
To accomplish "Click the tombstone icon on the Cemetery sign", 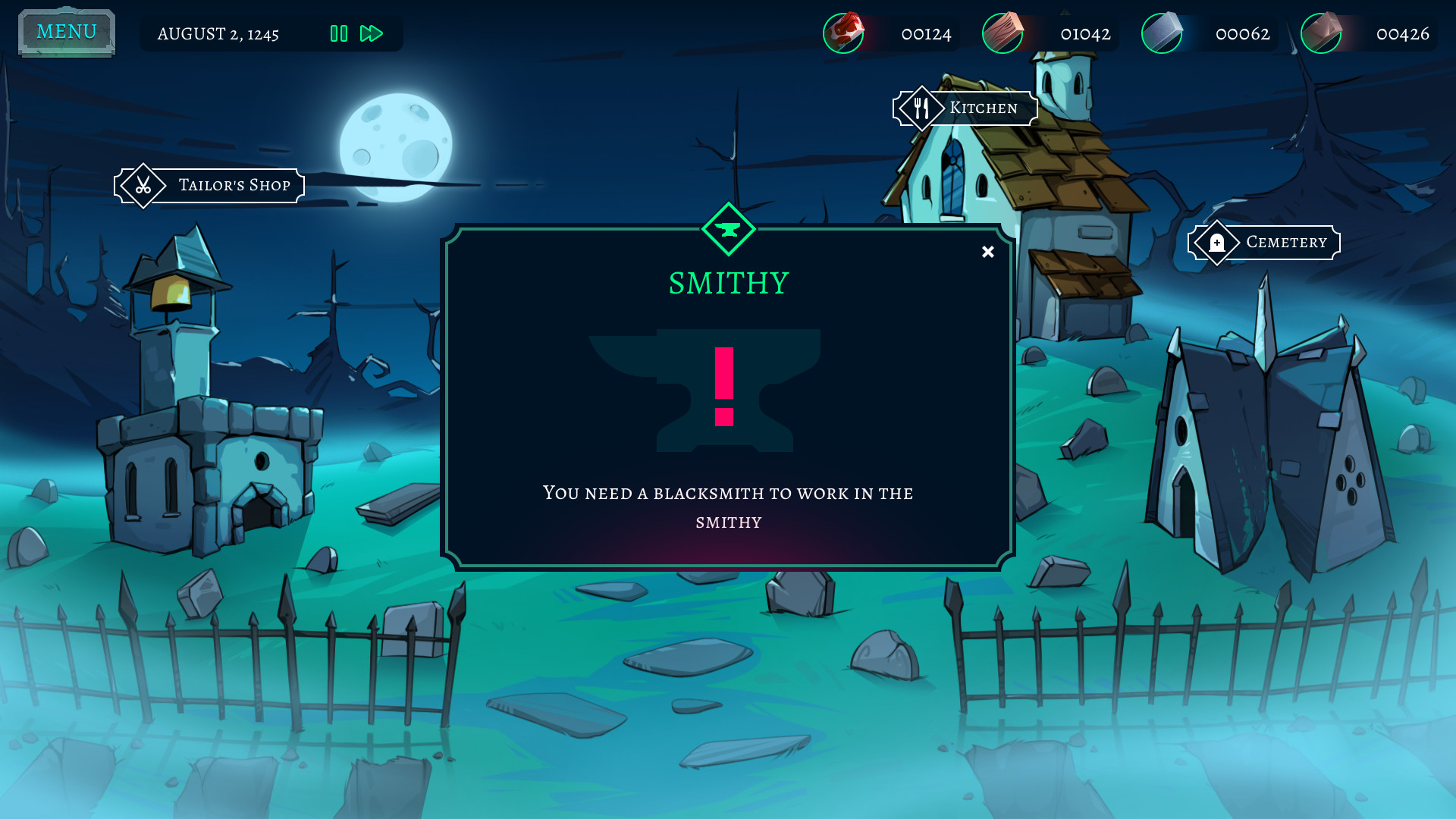I will pos(1217,243).
